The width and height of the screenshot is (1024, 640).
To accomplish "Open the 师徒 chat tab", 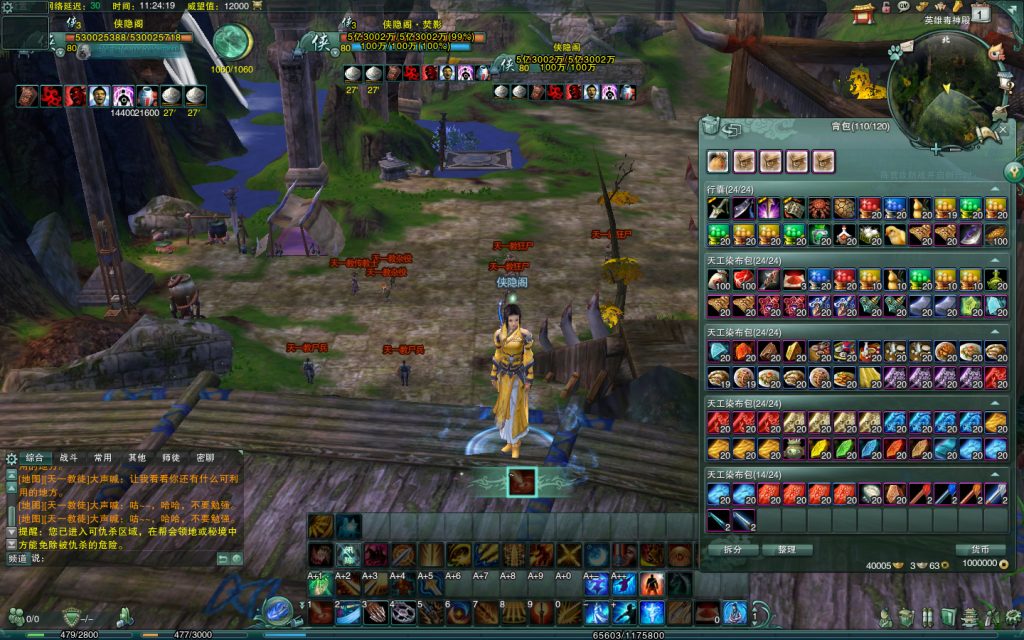I will coord(171,457).
